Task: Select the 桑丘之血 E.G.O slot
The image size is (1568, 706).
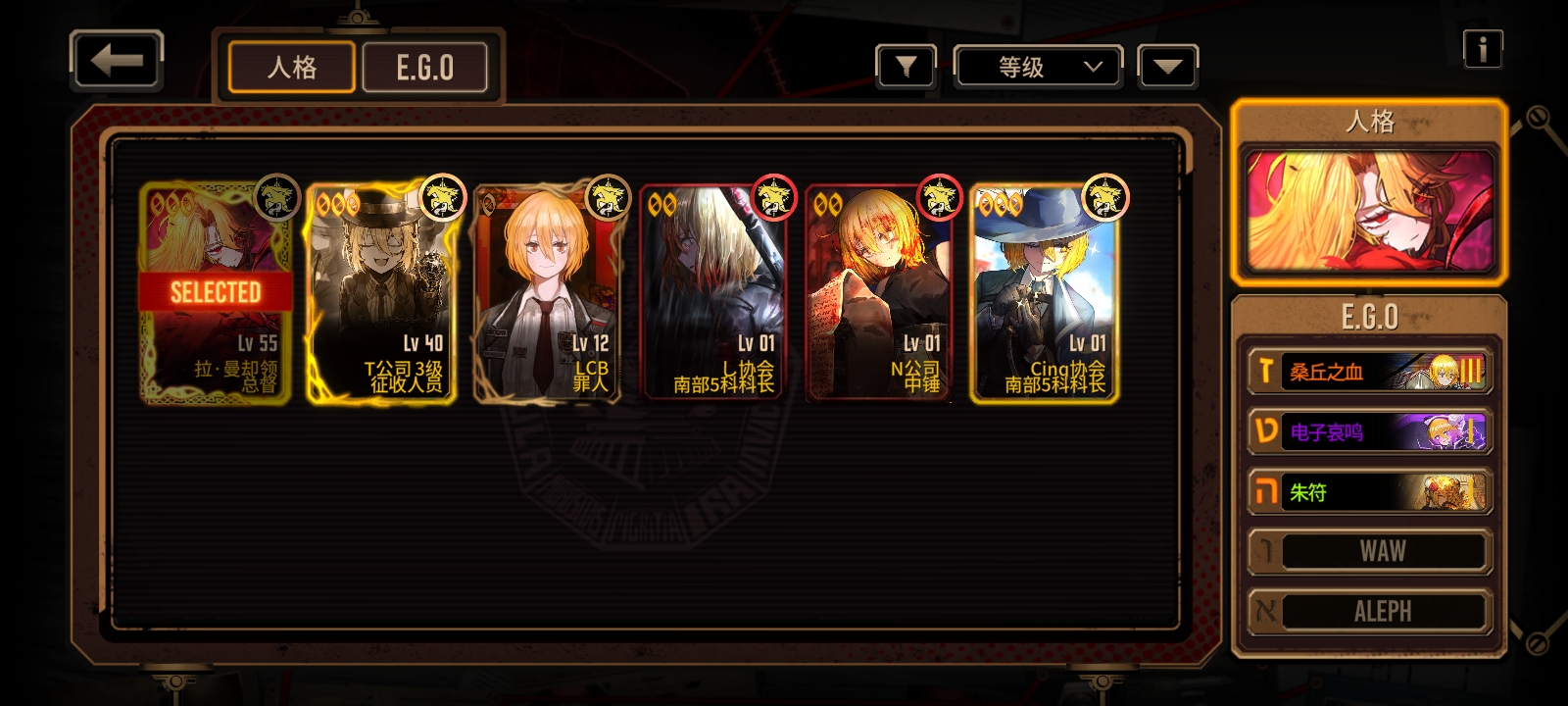Action: pyautogui.click(x=1369, y=372)
